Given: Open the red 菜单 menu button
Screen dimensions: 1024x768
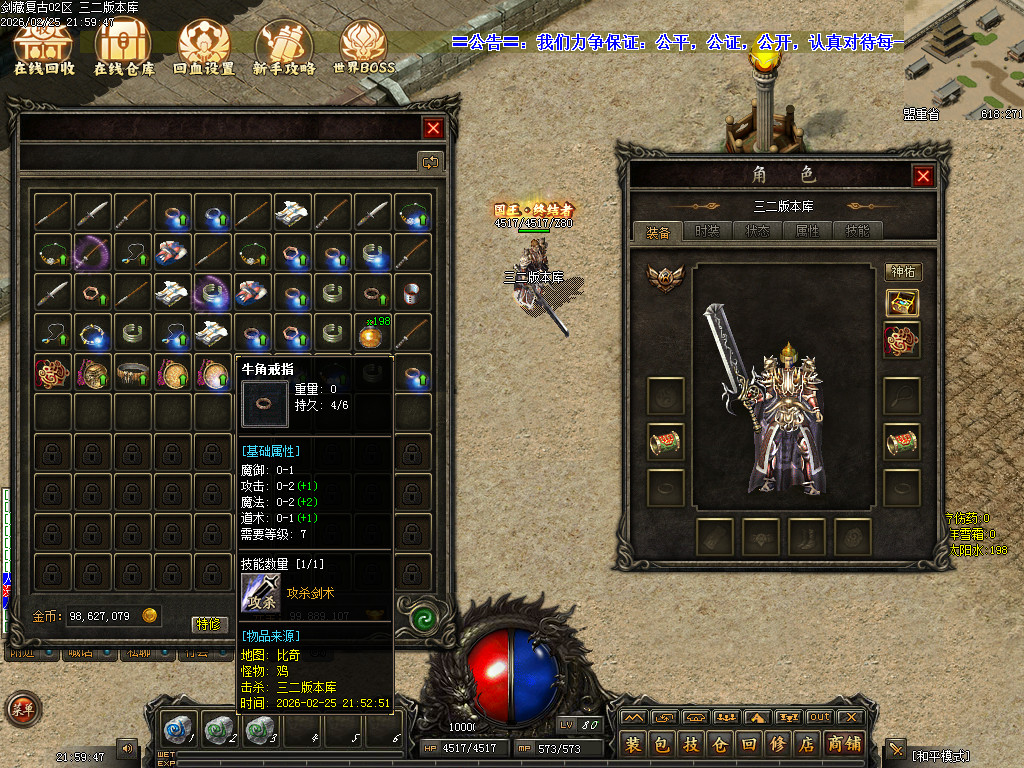Looking at the screenshot, I should [x=22, y=709].
